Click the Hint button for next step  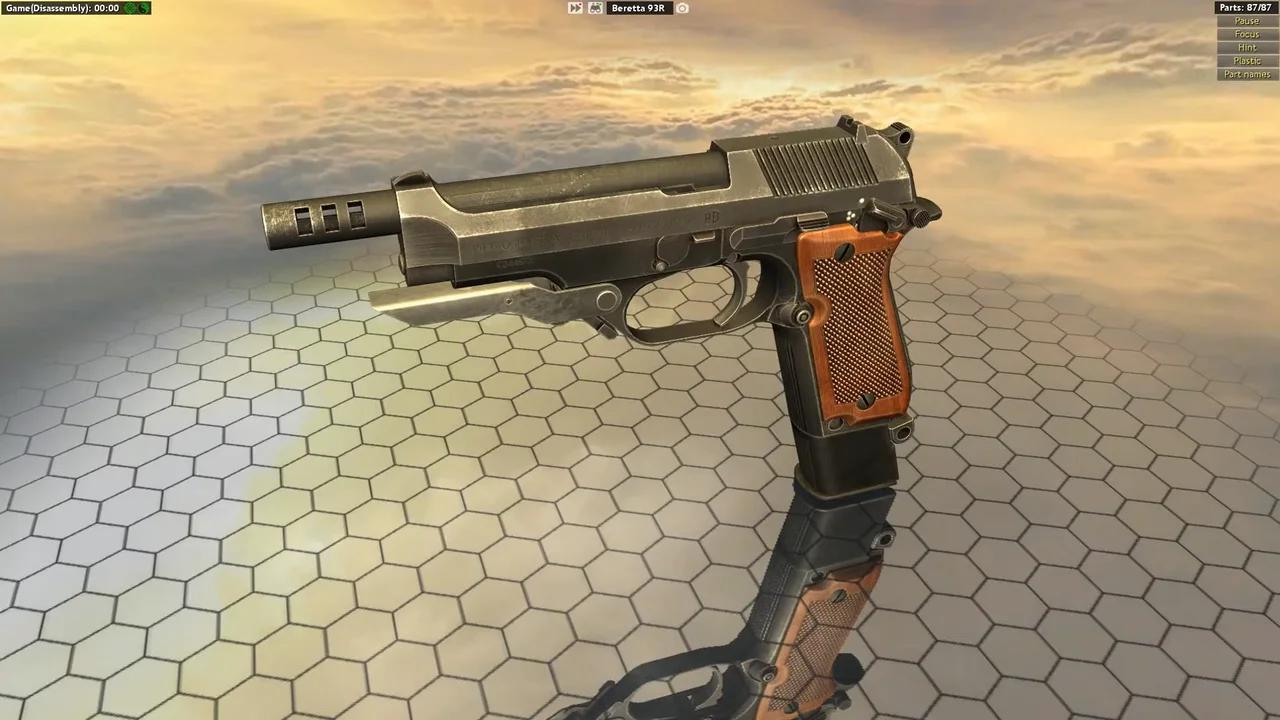click(1246, 47)
